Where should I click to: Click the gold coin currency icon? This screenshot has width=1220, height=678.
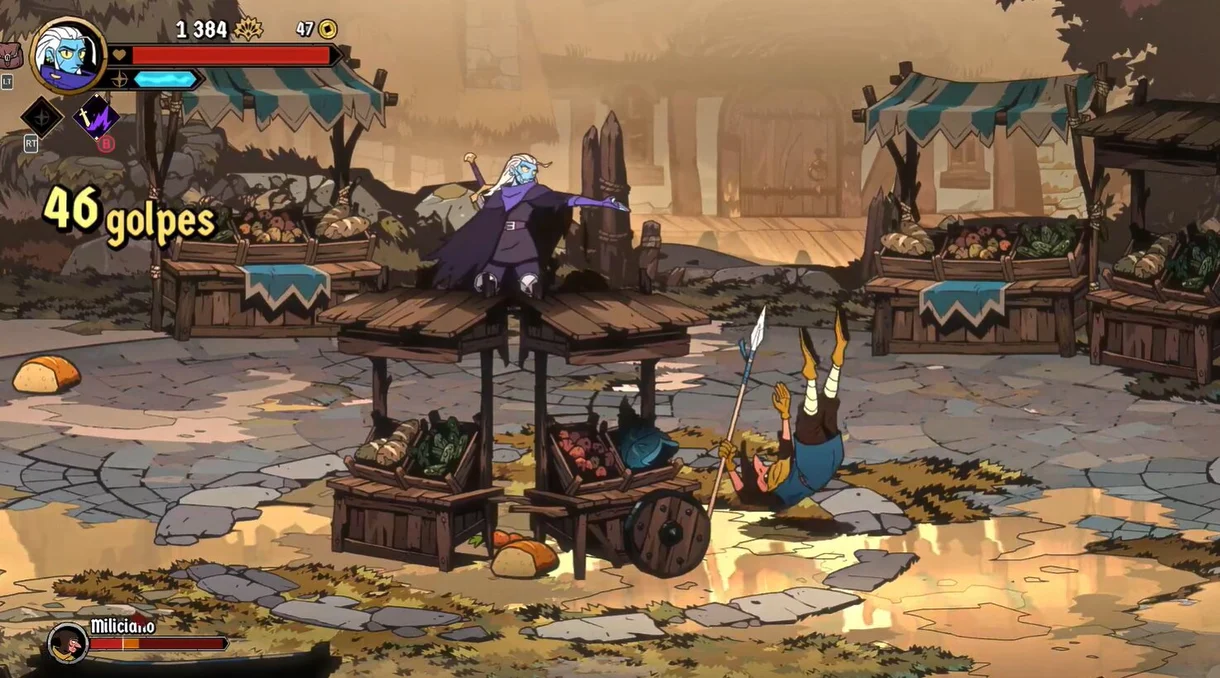pyautogui.click(x=327, y=29)
